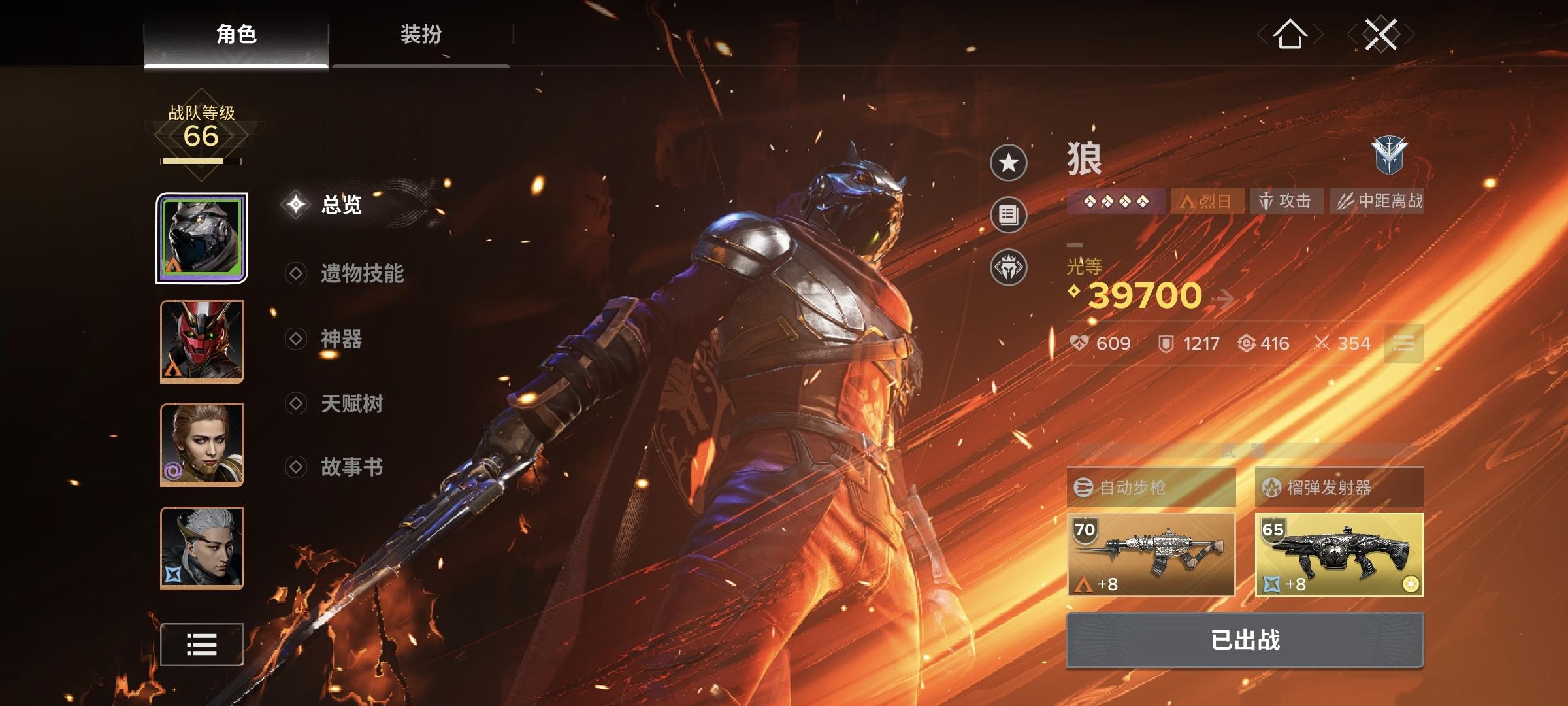Open the document list round icon
Image resolution: width=1568 pixels, height=706 pixels.
click(x=1009, y=215)
